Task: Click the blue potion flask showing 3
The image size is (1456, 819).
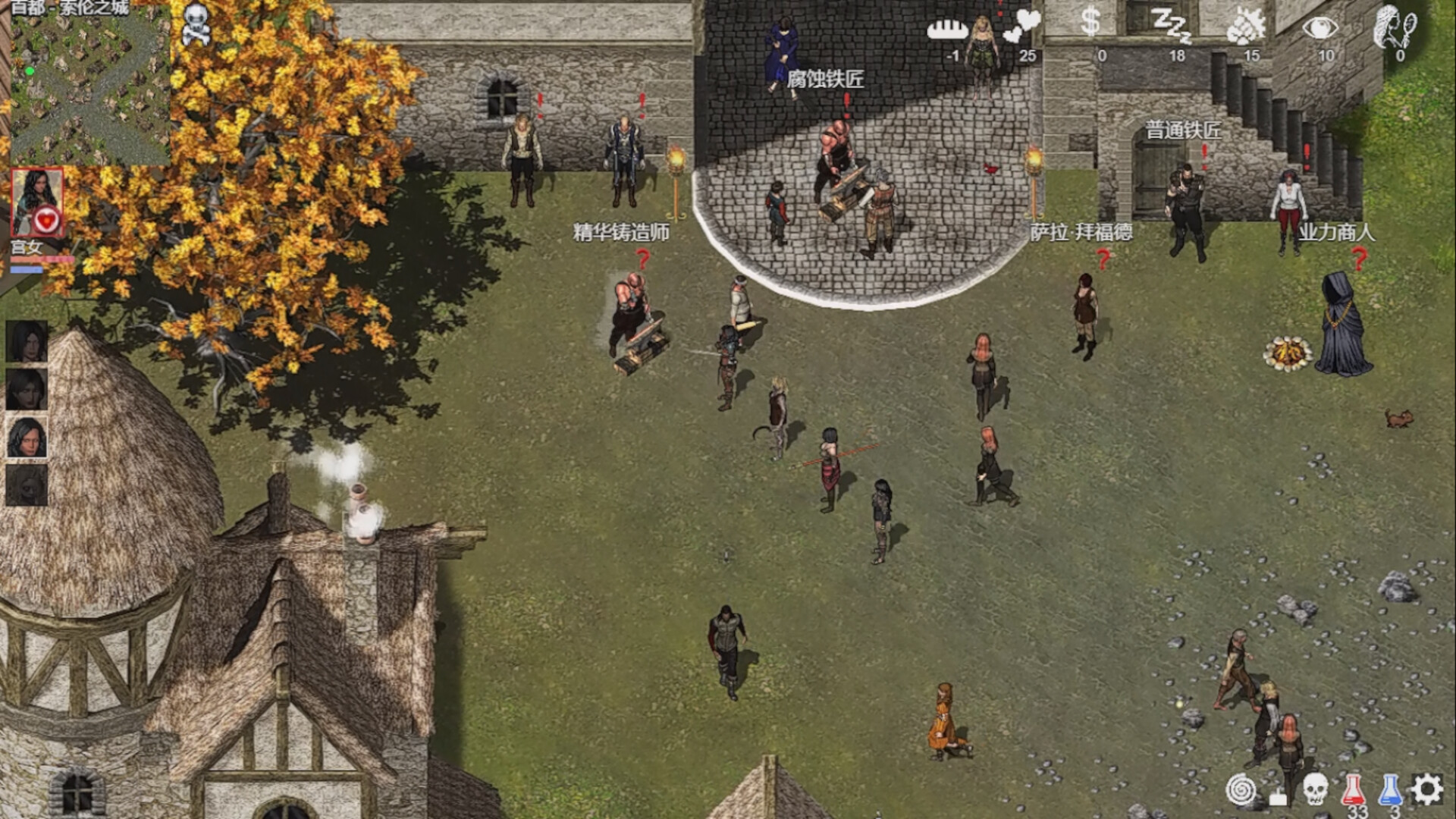Action: (x=1390, y=787)
